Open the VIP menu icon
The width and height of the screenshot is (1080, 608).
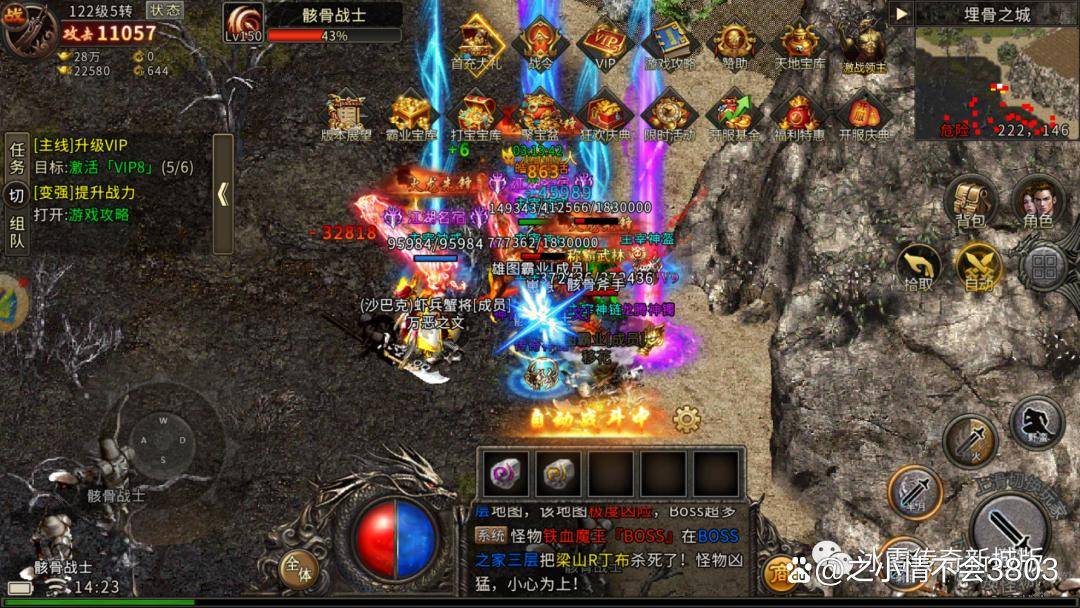click(605, 44)
